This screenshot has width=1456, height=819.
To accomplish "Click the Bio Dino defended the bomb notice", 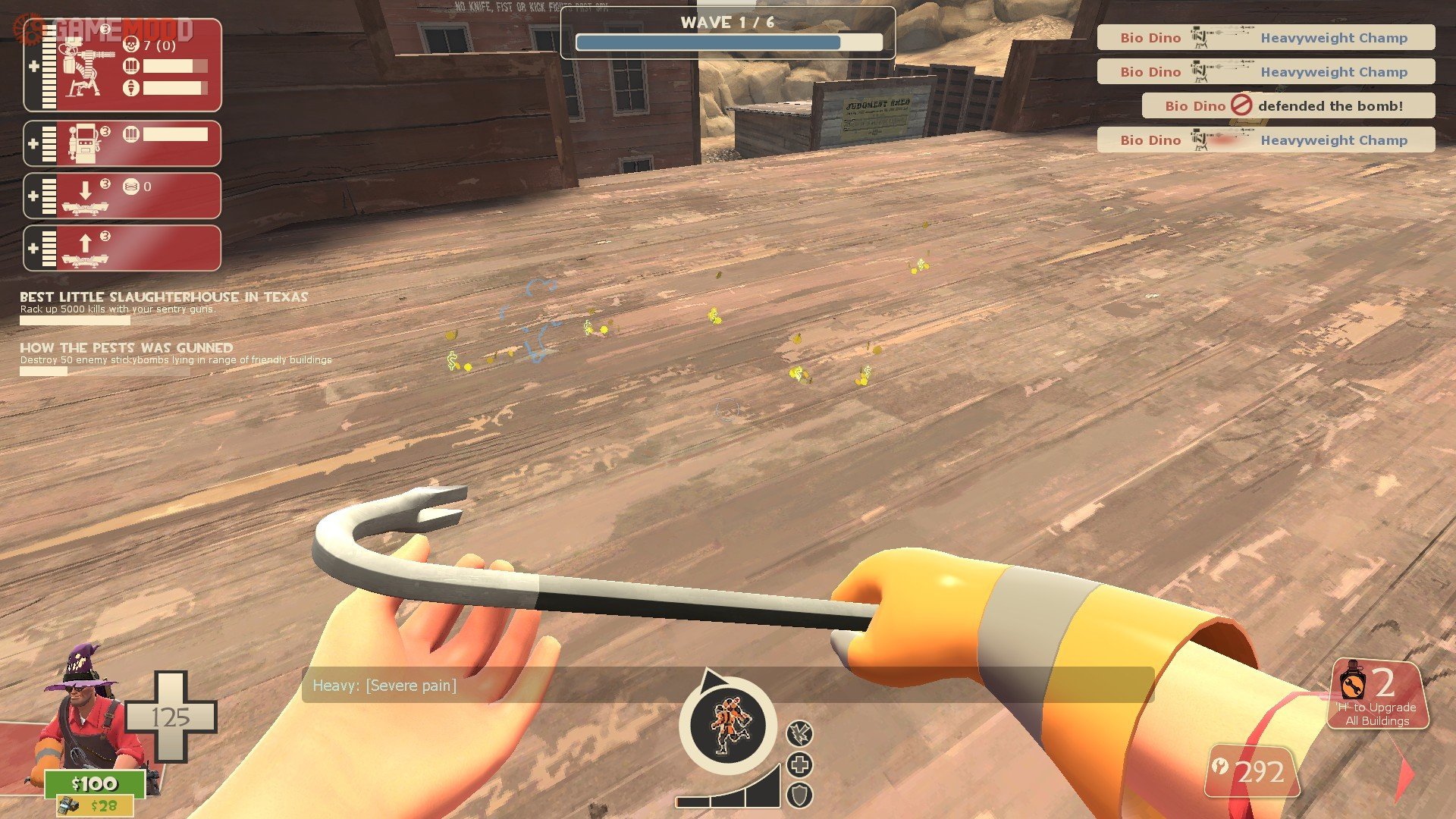I will pyautogui.click(x=1288, y=106).
